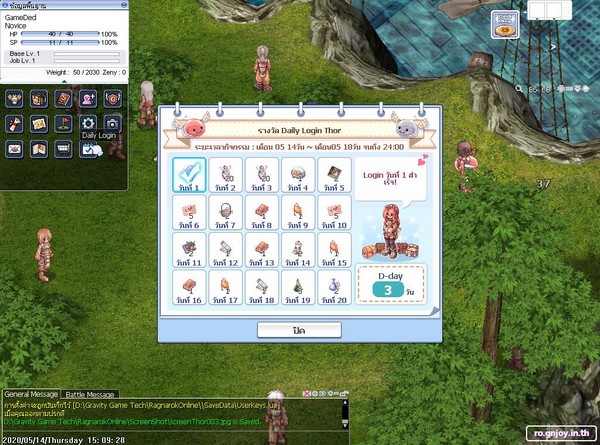Screen dimensions: 600x445
Task: Open the gear settings icon
Action: click(x=88, y=123)
